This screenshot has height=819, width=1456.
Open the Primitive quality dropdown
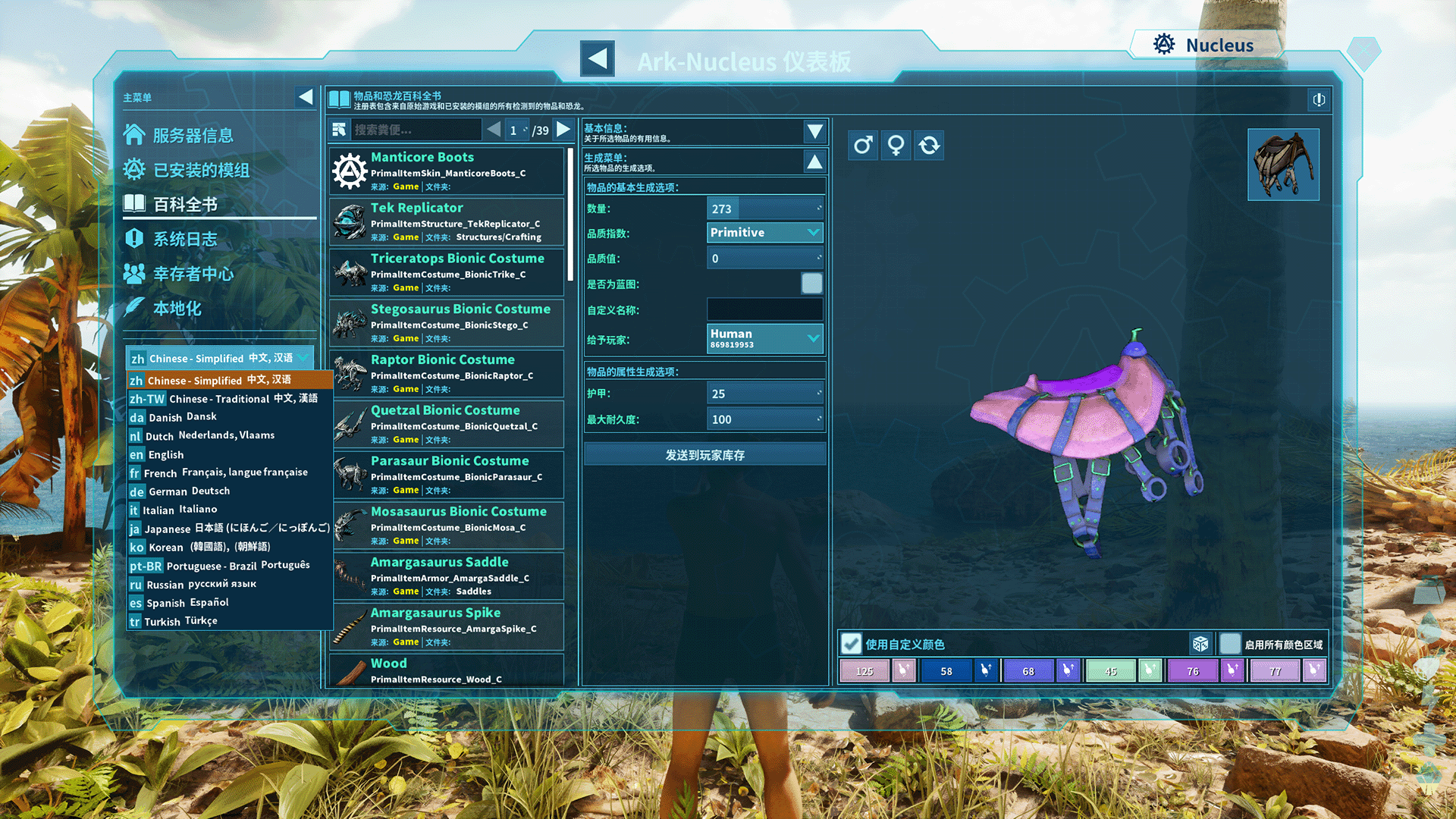point(764,232)
